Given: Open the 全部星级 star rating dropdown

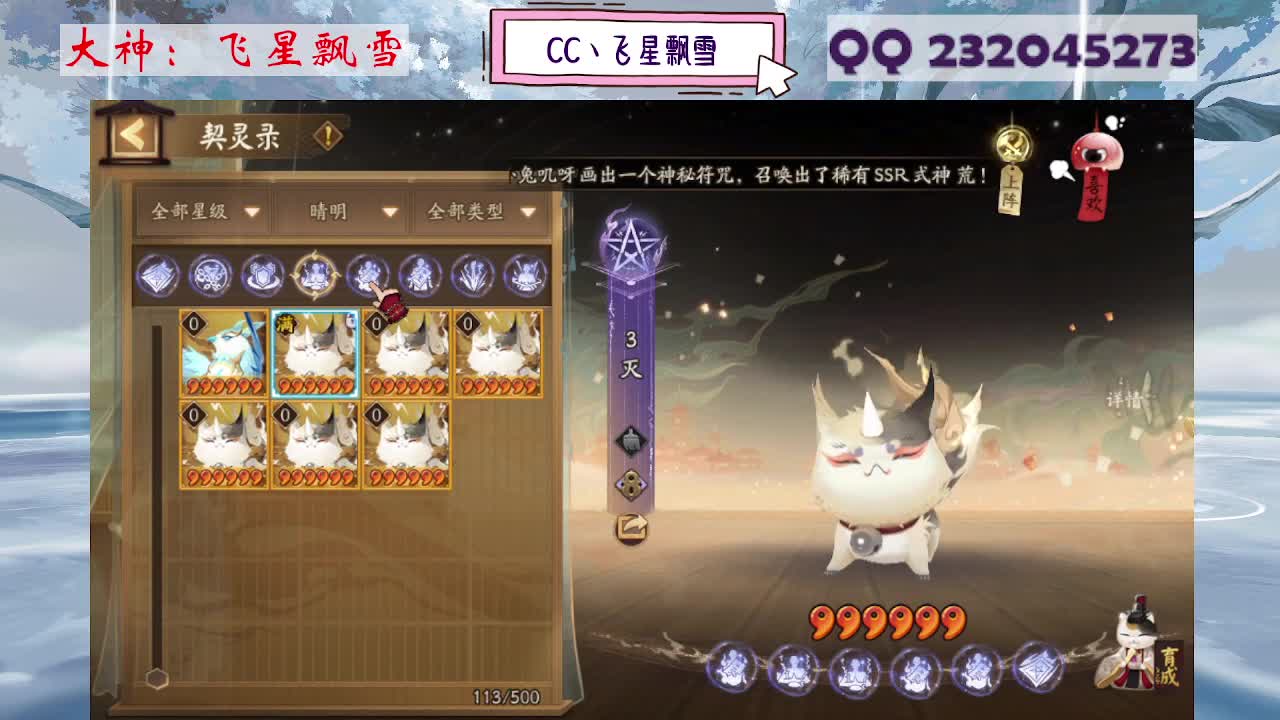Looking at the screenshot, I should (200, 213).
